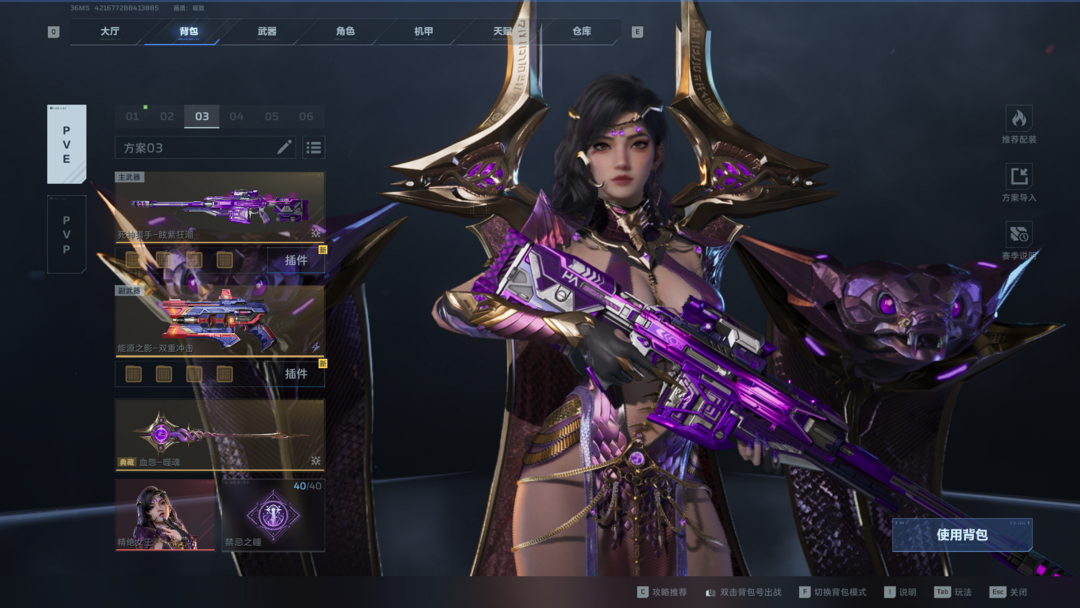Image resolution: width=1080 pixels, height=608 pixels.
Task: Rename 方案03 with the pencil icon
Action: click(284, 147)
